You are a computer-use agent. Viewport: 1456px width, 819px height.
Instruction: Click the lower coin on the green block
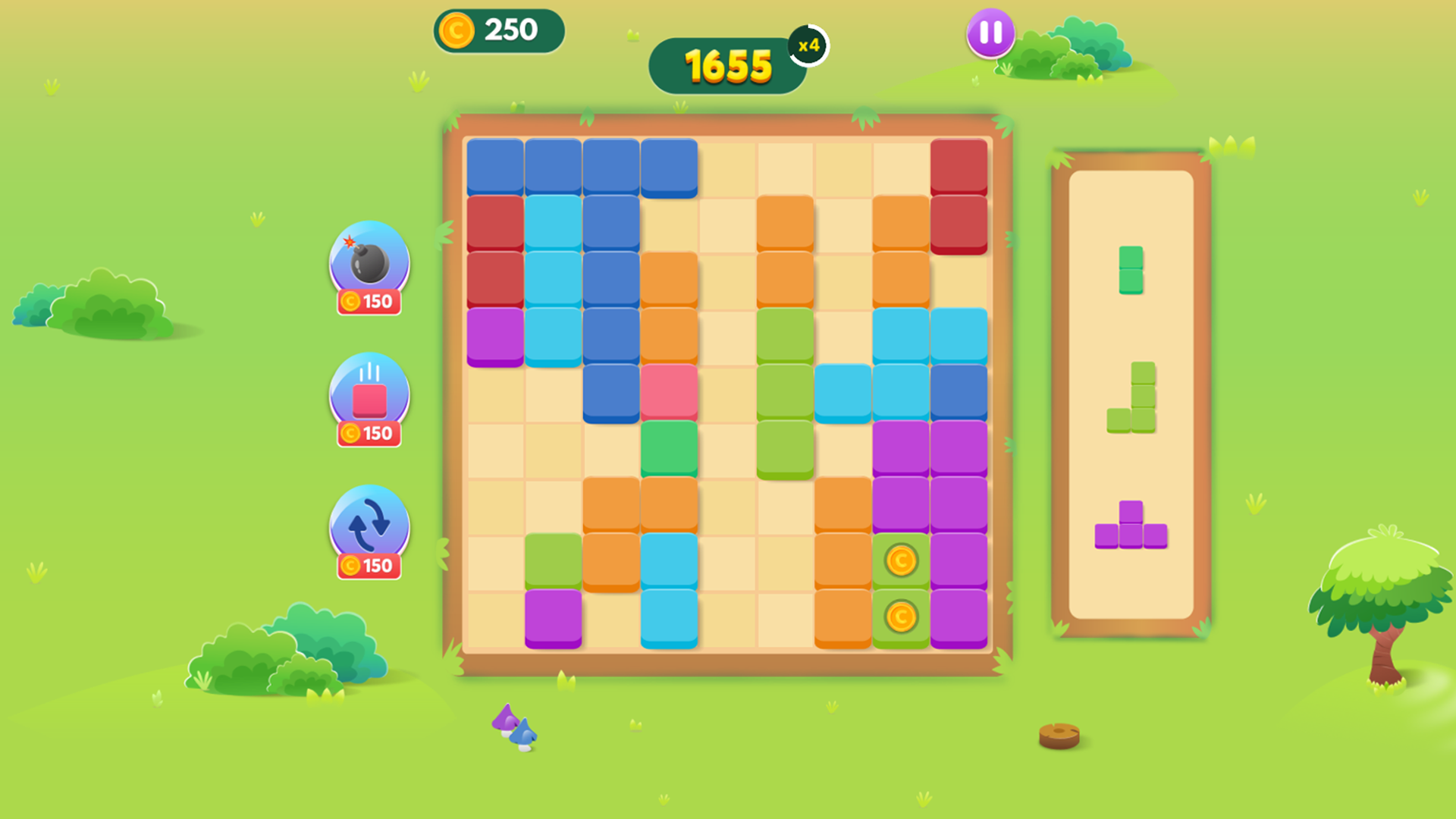[900, 618]
